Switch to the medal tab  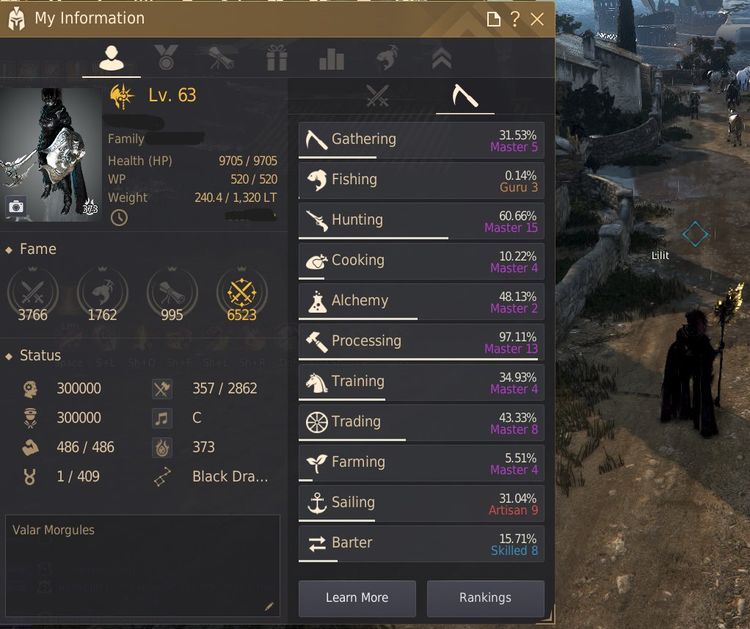(x=166, y=59)
